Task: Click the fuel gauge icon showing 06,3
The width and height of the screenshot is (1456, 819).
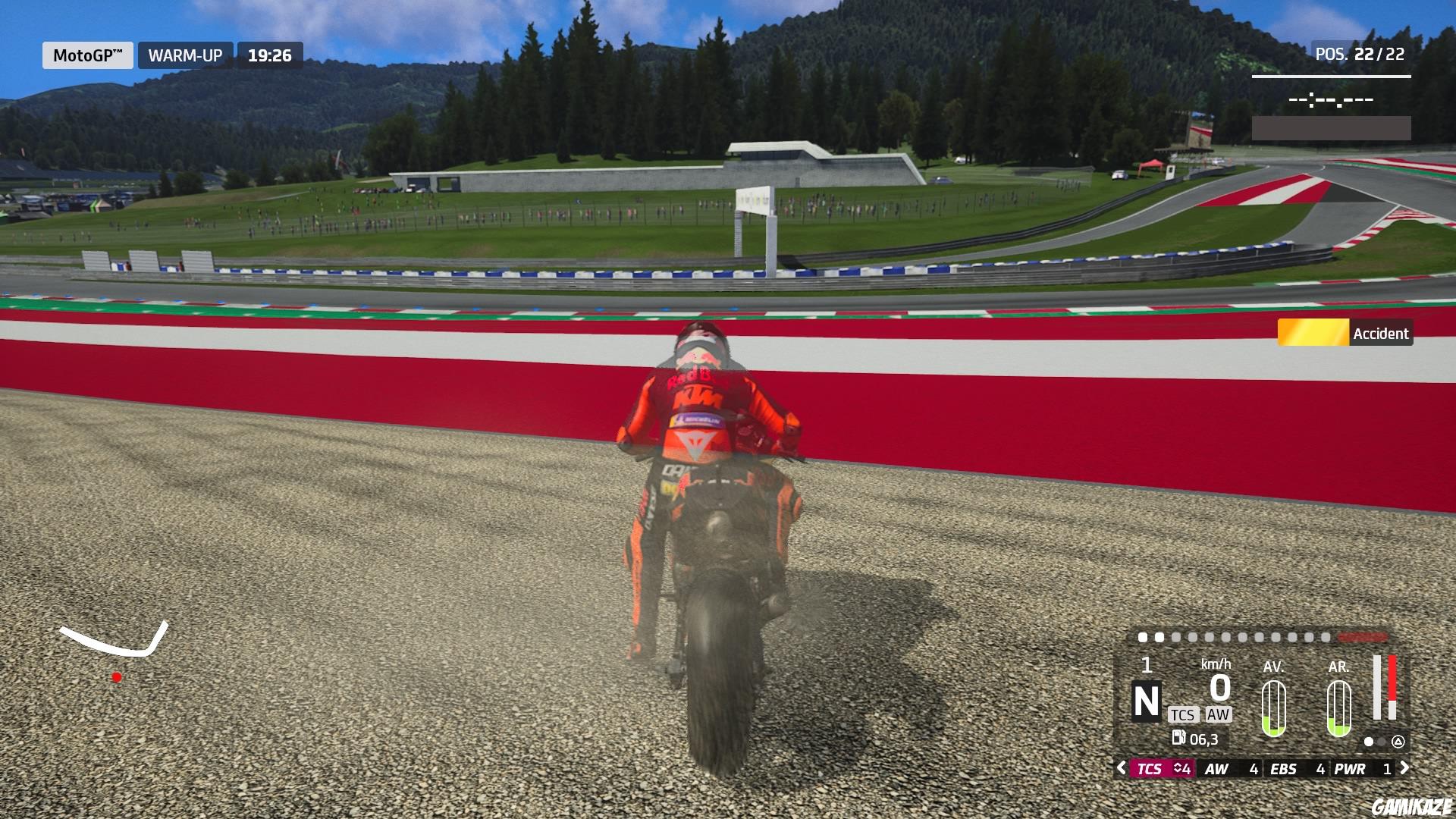Action: coord(1178,740)
